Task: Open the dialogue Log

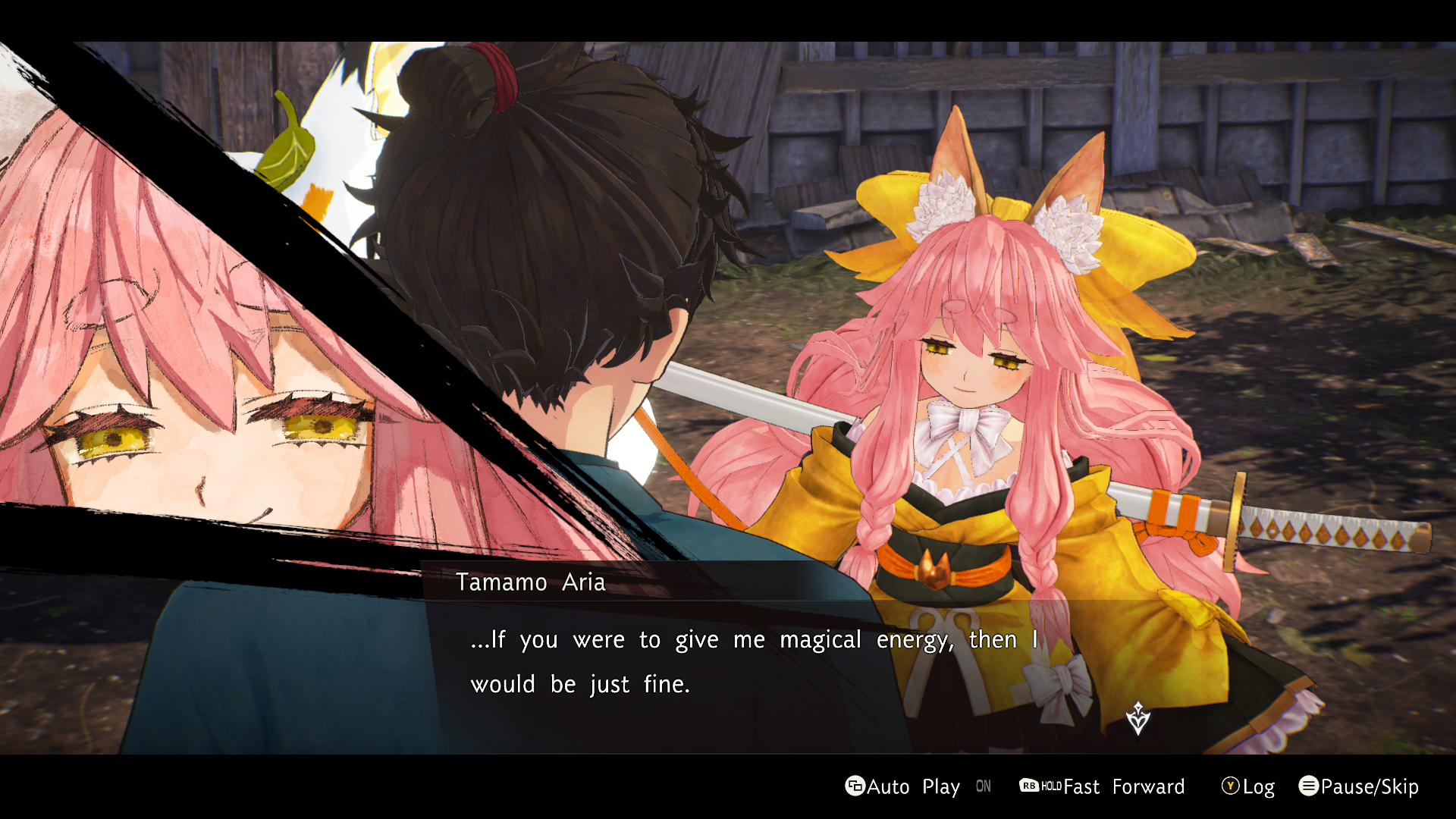Action: (x=1248, y=786)
